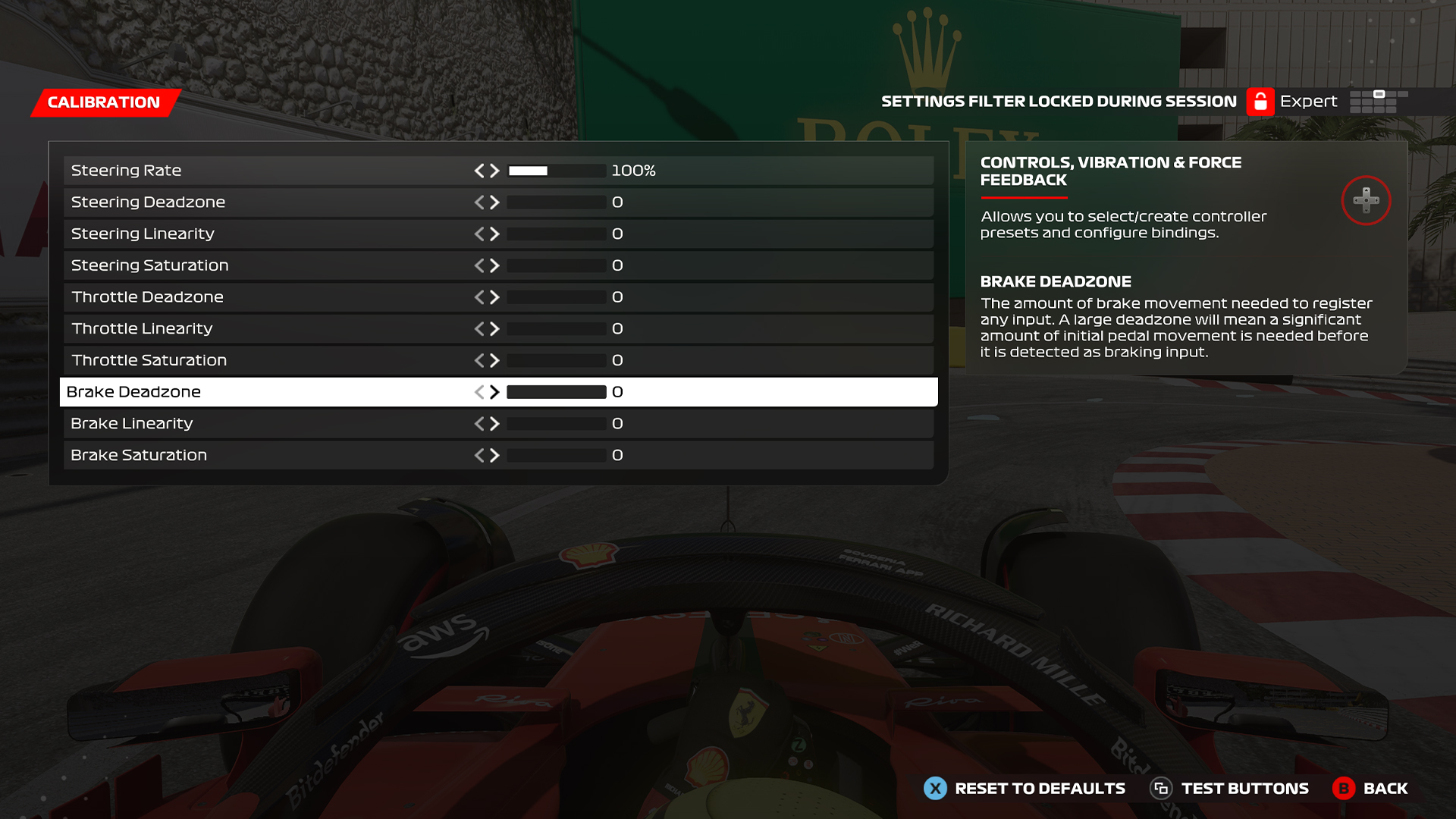Decrease Steering Deadzone using the left arrow
Screen dimensions: 1456x819
tap(482, 202)
